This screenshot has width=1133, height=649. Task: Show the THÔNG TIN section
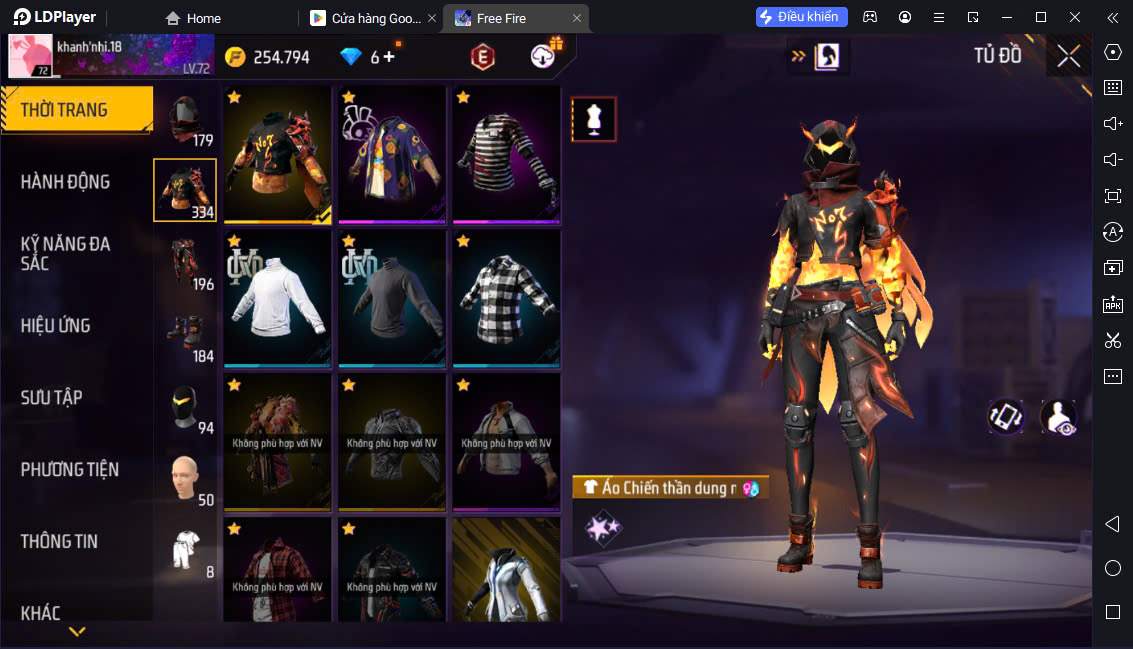60,542
